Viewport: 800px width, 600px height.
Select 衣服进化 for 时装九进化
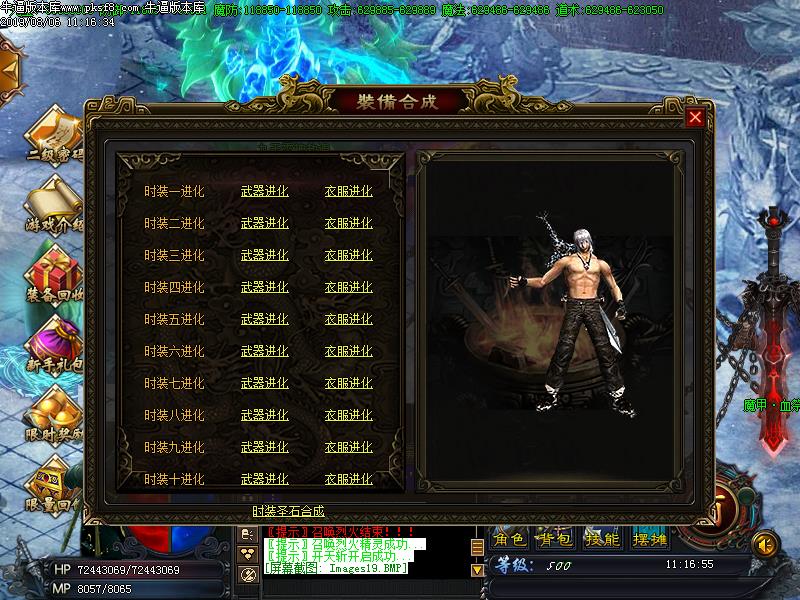pyautogui.click(x=348, y=448)
